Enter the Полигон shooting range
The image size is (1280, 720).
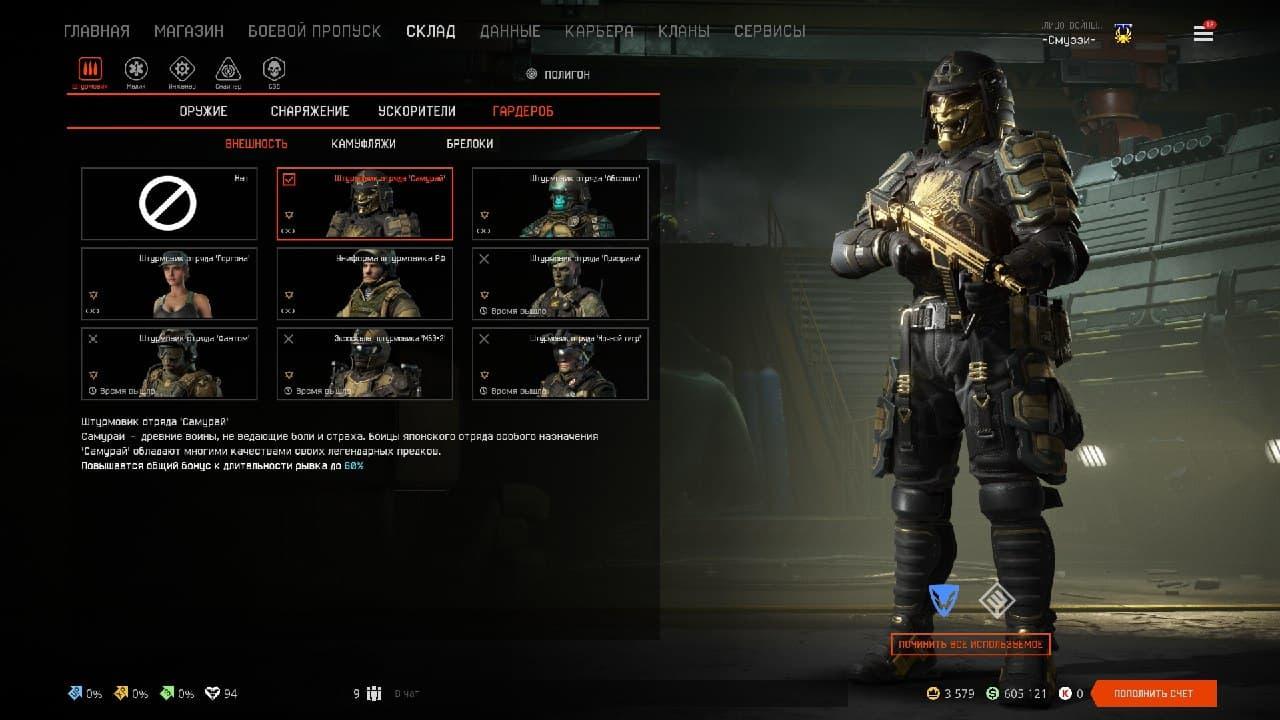point(557,74)
